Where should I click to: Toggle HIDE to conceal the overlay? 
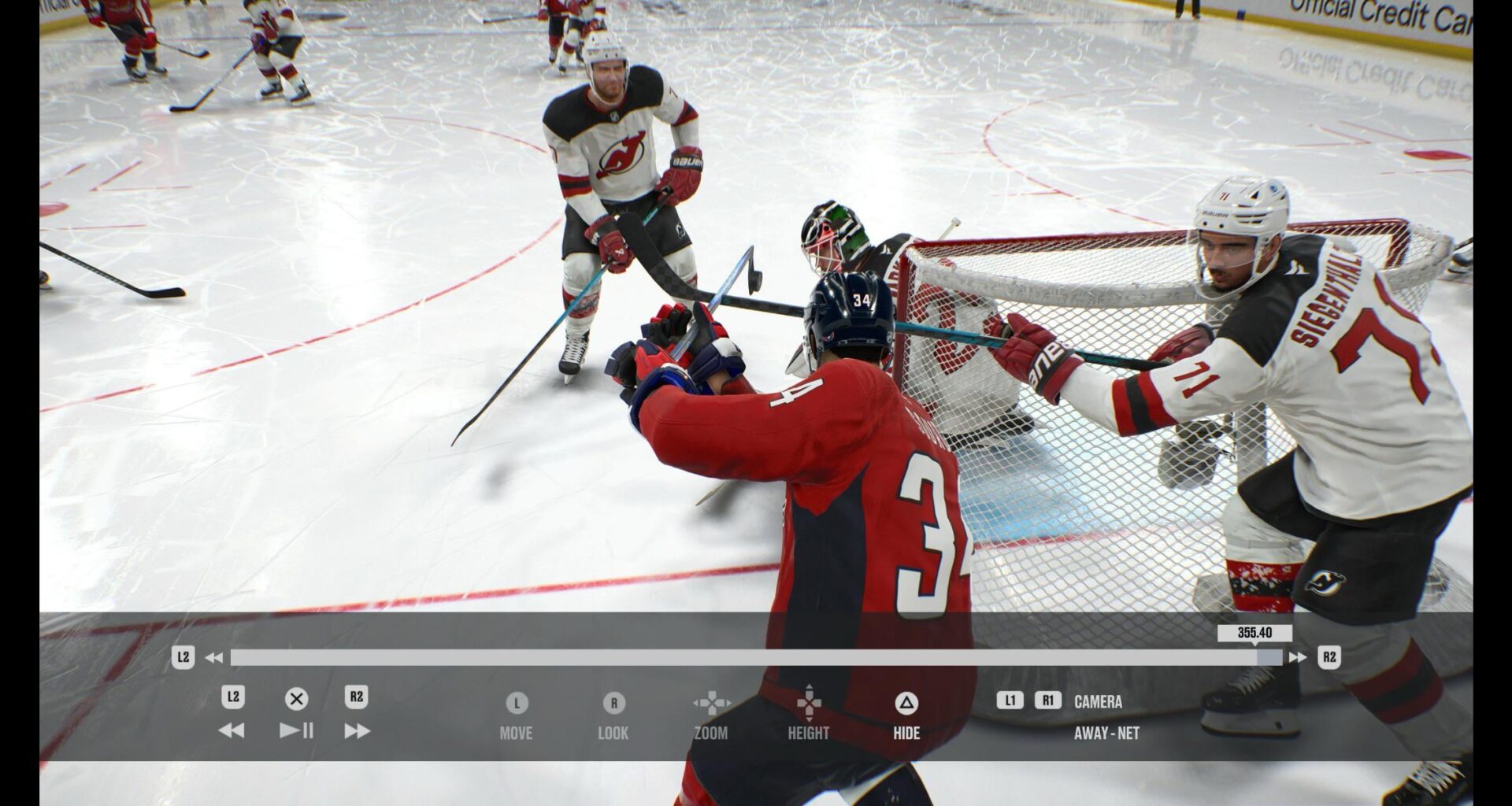pos(905,732)
